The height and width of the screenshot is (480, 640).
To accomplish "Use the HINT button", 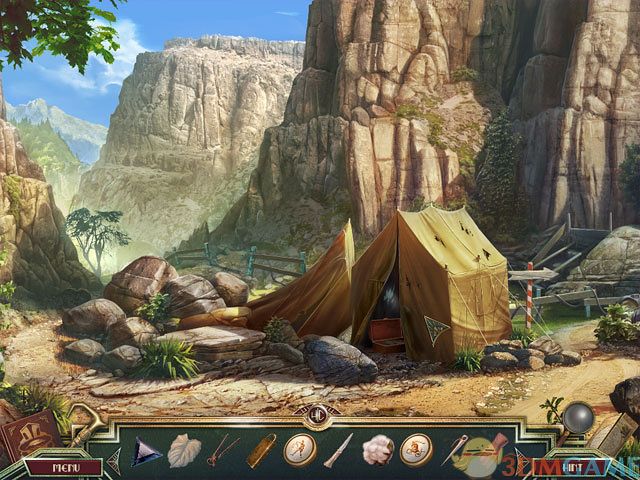I will [x=573, y=466].
